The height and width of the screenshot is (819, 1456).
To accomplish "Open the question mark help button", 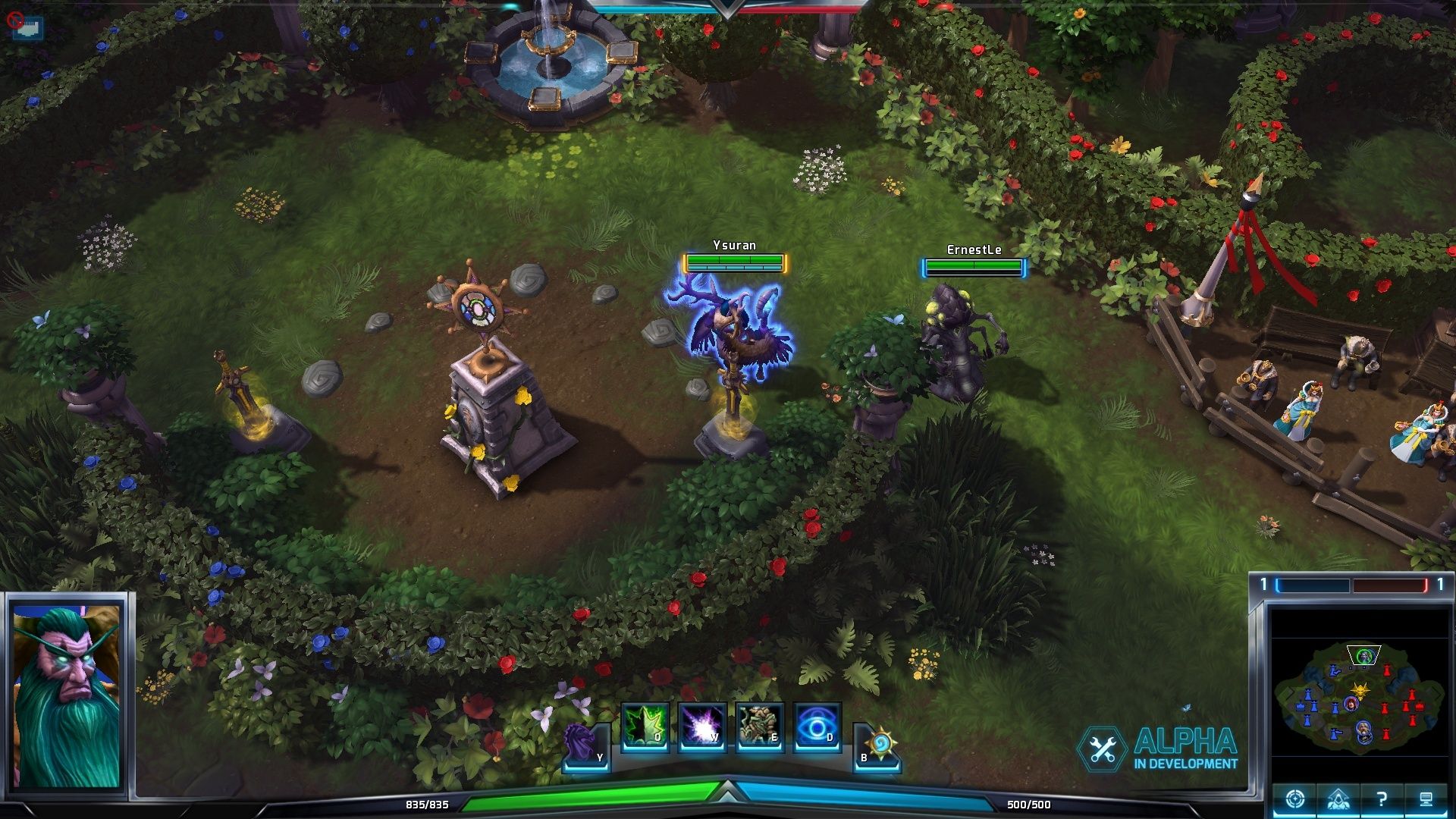I will [x=1382, y=799].
